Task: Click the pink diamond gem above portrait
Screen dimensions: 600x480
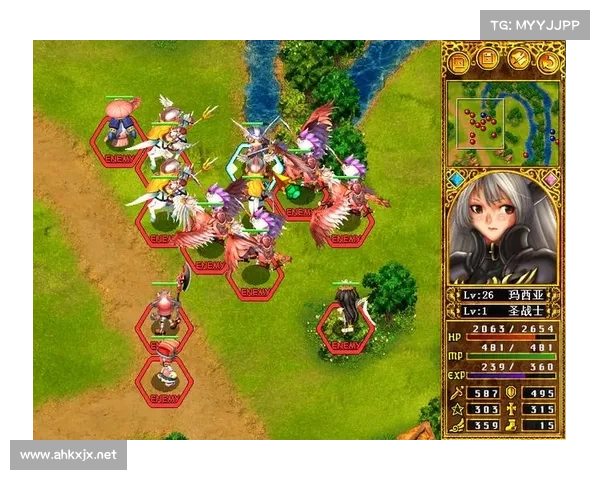Action: click(x=549, y=179)
